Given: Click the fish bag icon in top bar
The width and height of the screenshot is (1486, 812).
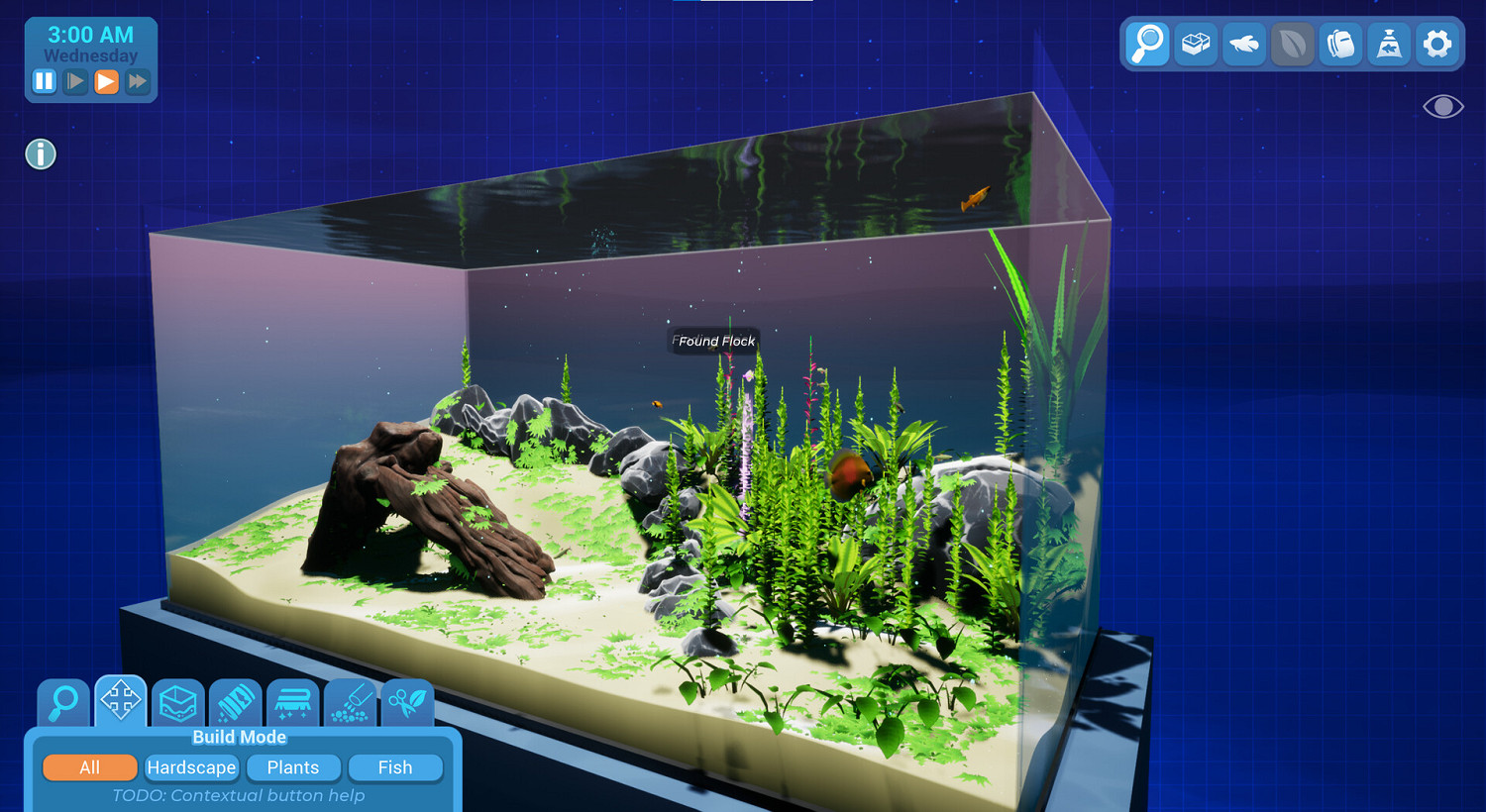Looking at the screenshot, I should point(1389,45).
